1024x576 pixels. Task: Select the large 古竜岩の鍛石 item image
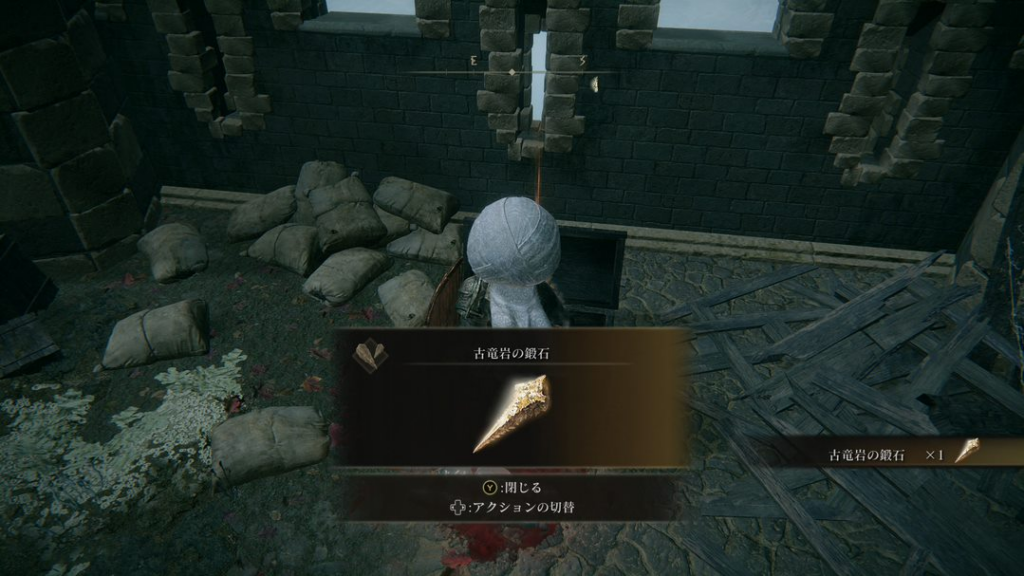click(x=511, y=413)
